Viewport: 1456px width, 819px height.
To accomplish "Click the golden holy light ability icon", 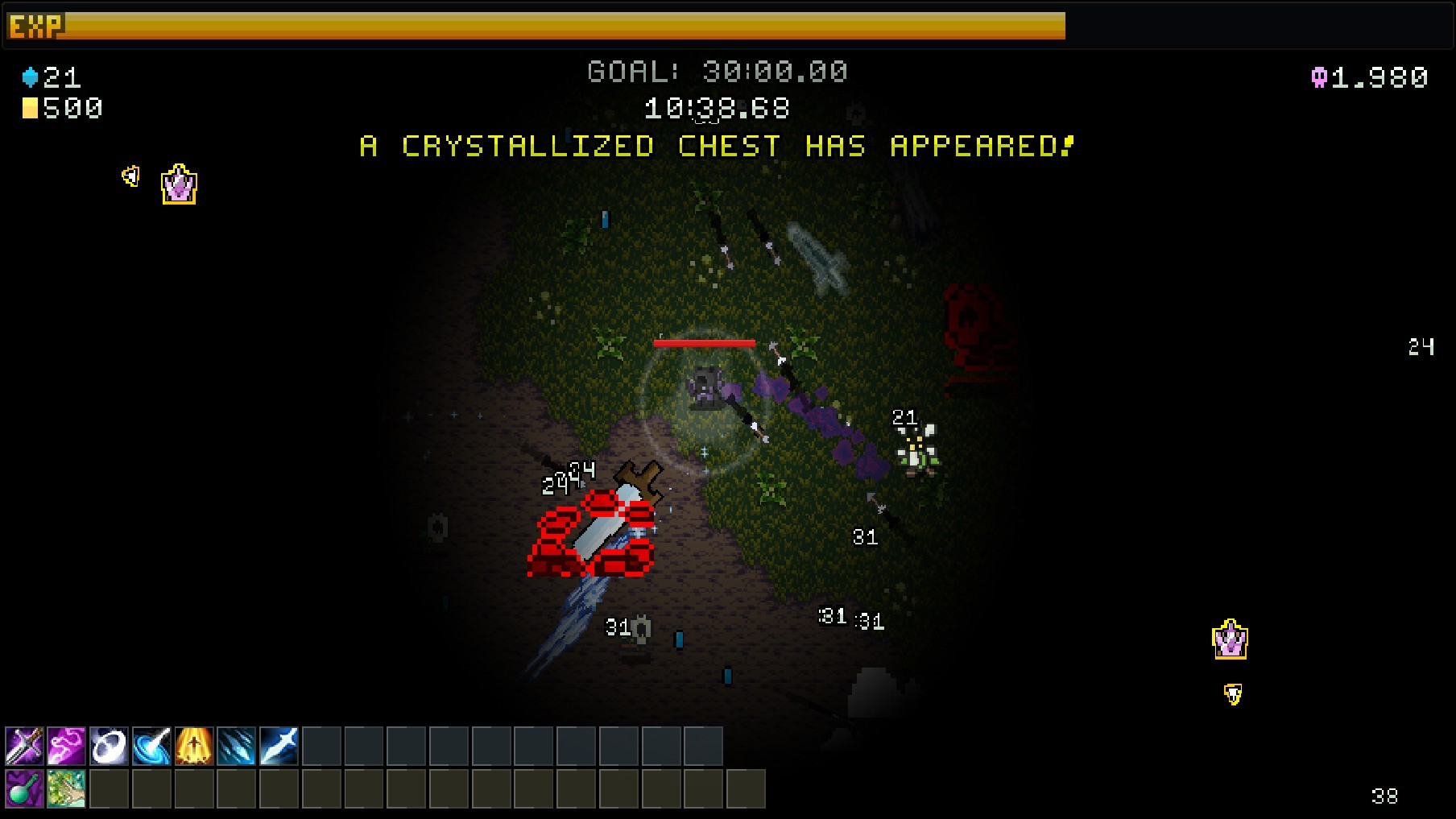I will pyautogui.click(x=194, y=745).
